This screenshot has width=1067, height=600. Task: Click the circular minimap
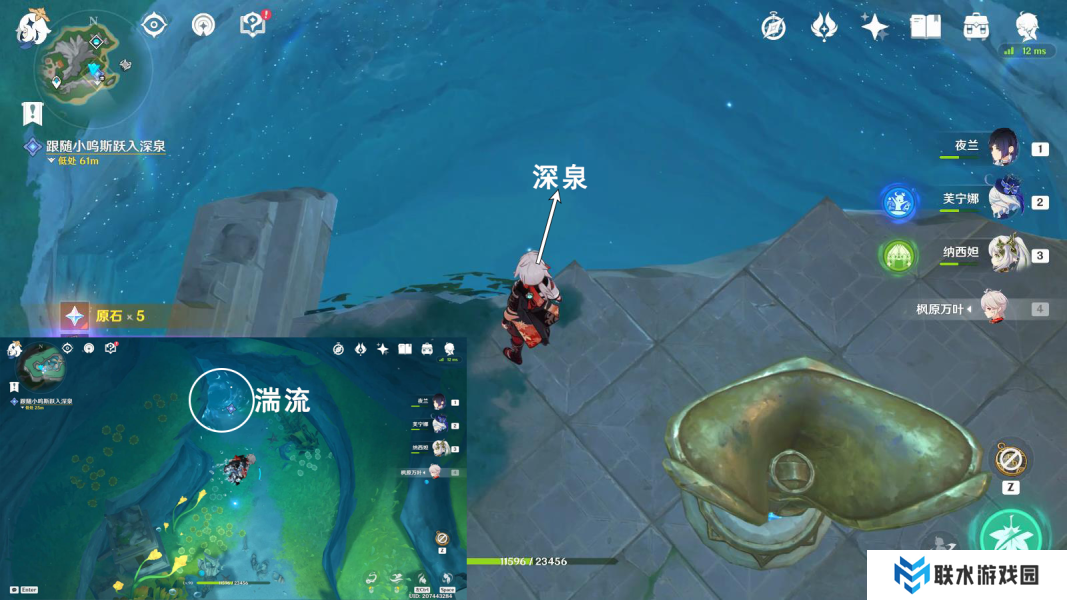pos(93,67)
